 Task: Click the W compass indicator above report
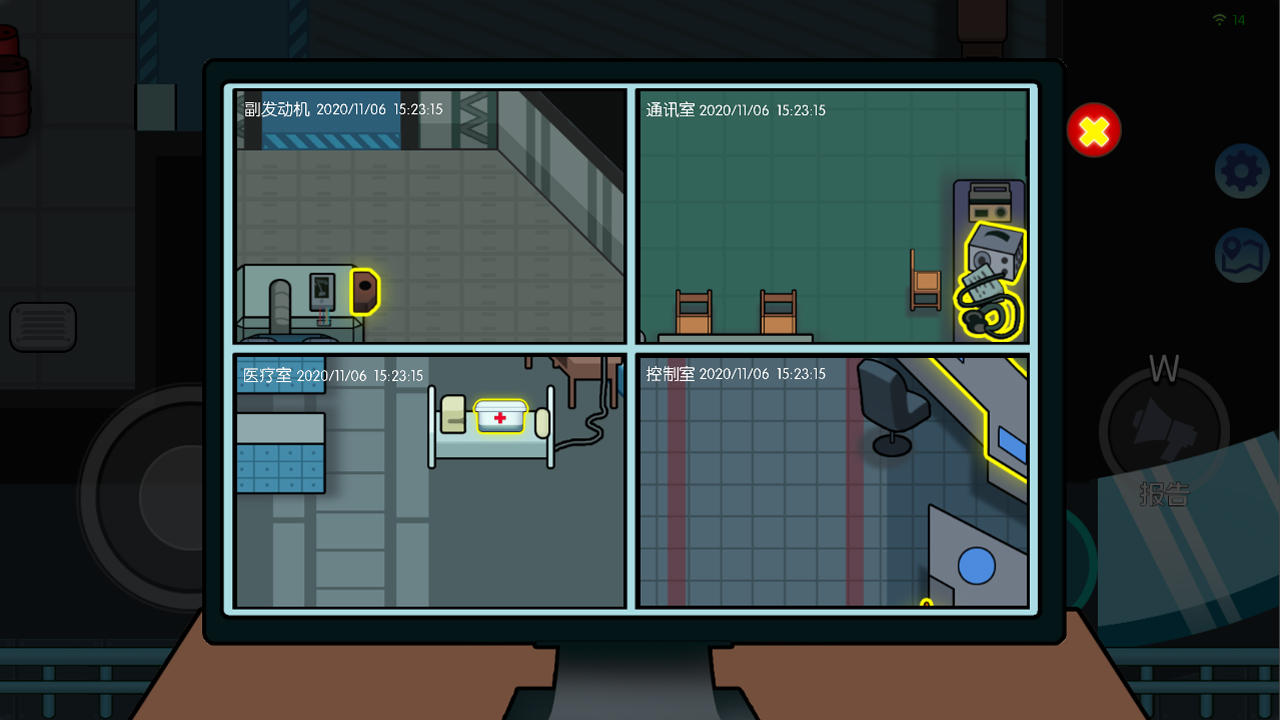[x=1163, y=368]
